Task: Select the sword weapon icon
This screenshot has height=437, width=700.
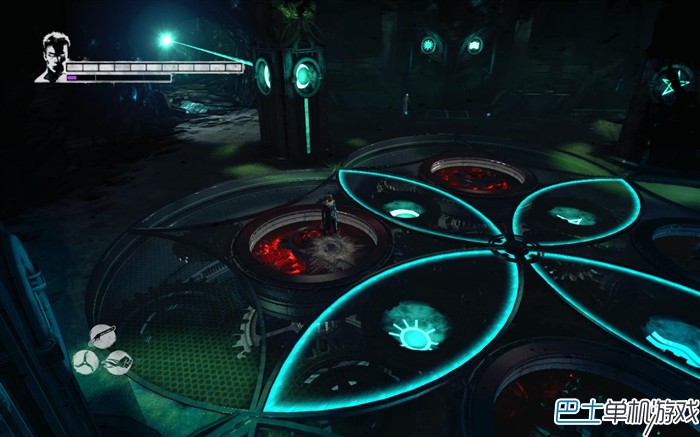Action: point(103,336)
